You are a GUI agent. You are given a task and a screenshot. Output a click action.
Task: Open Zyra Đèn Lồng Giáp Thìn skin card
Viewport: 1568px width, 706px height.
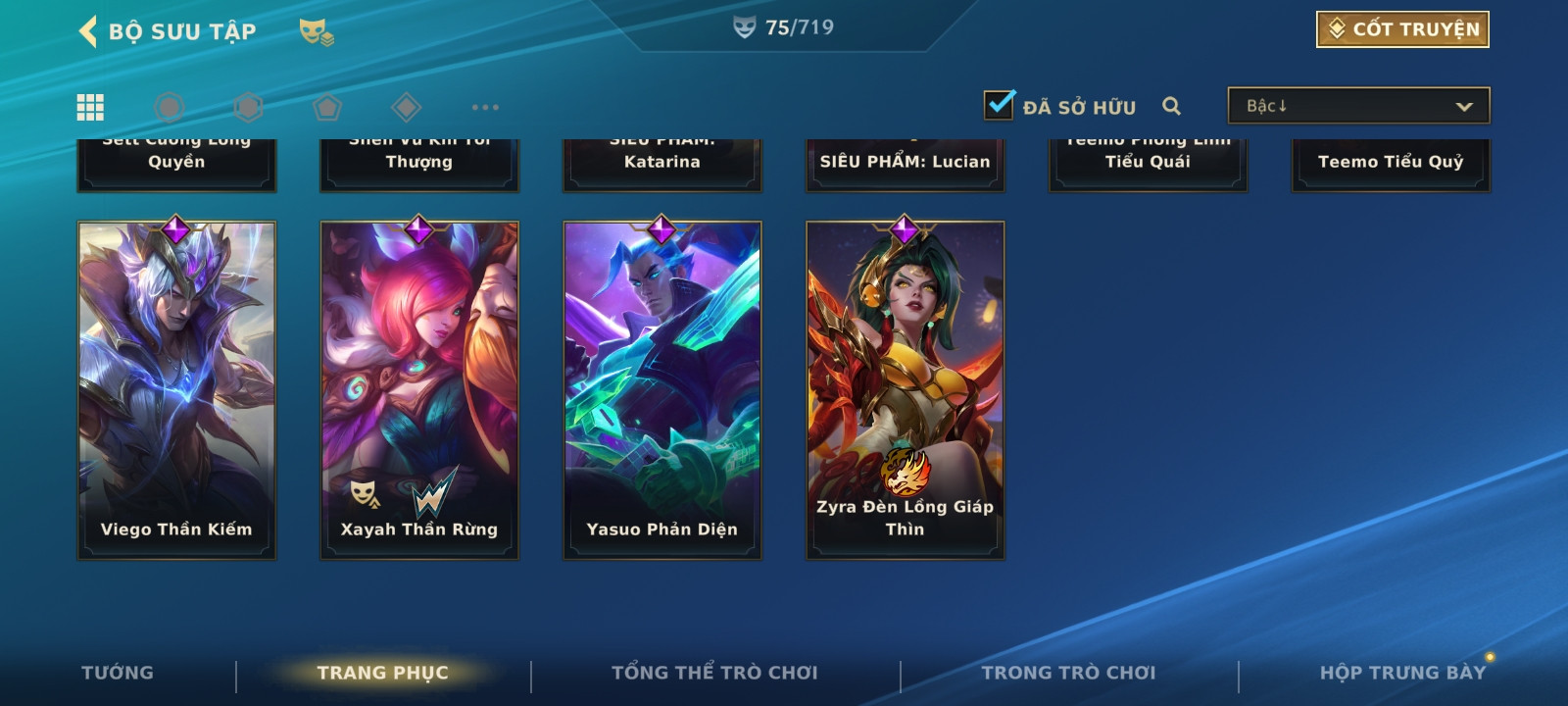point(906,390)
